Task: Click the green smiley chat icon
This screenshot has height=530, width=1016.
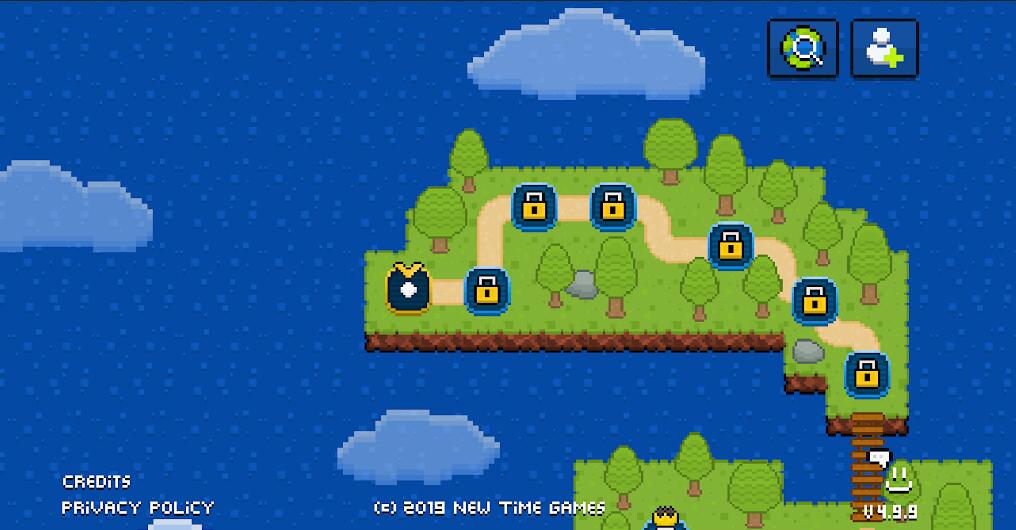Action: click(x=896, y=477)
